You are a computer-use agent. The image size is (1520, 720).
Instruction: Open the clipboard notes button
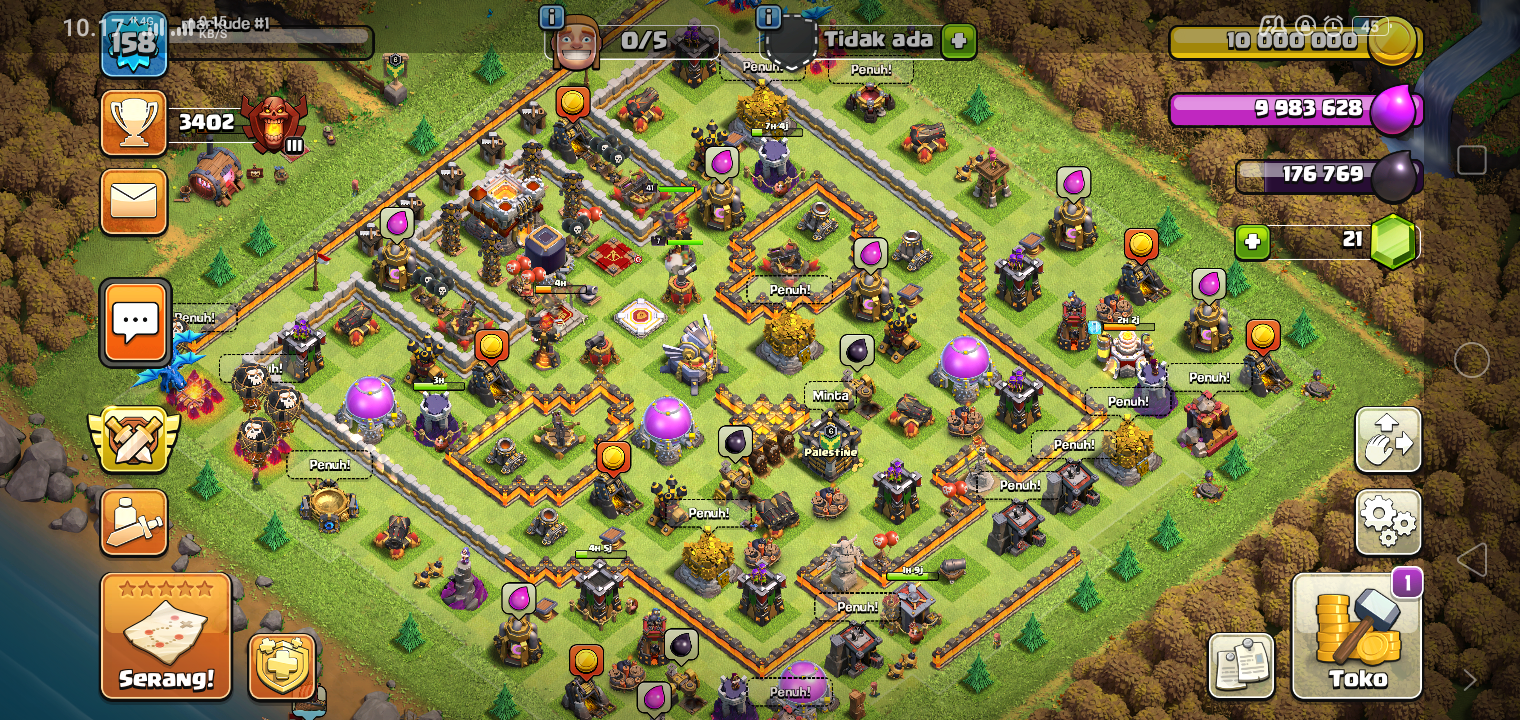(1241, 665)
